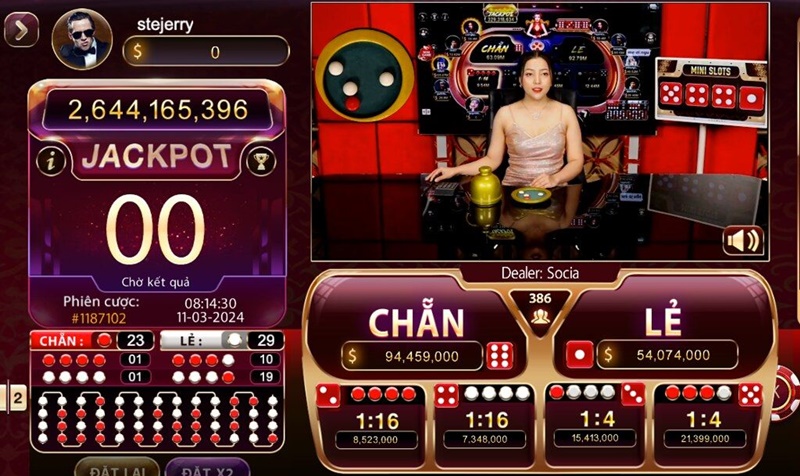Open stejerry's player avatar
The height and width of the screenshot is (476, 800).
point(82,39)
